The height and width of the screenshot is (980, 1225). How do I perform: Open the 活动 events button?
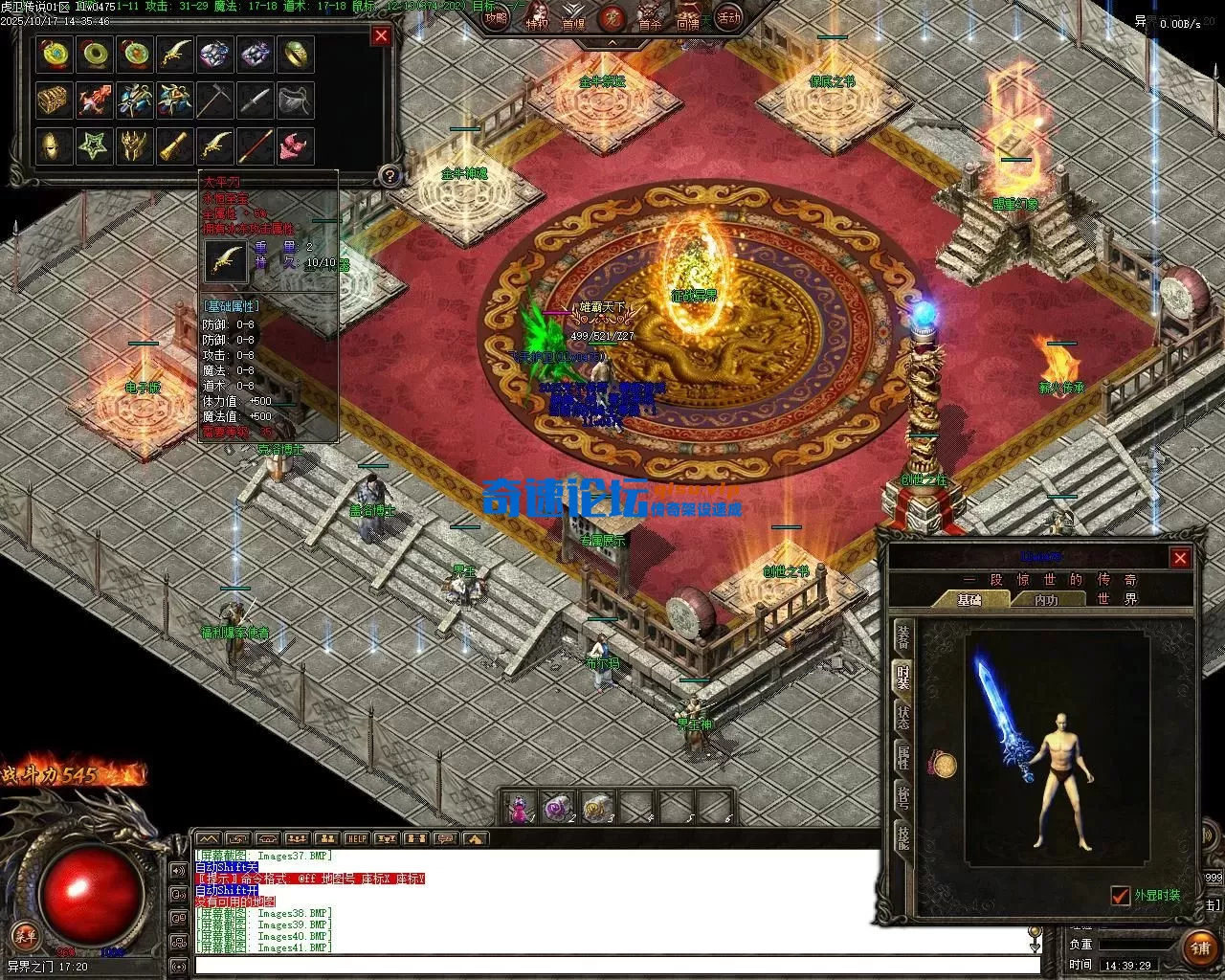coord(729,17)
